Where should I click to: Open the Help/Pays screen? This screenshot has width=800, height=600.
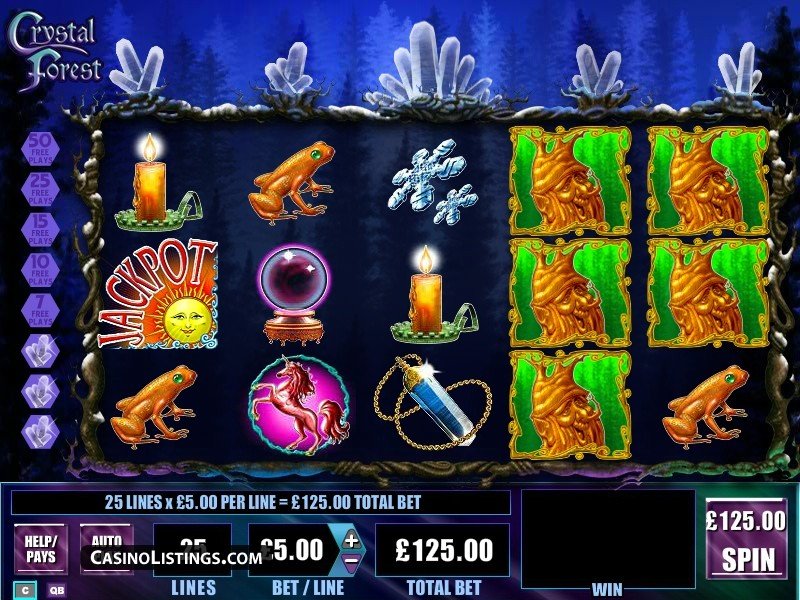point(40,549)
